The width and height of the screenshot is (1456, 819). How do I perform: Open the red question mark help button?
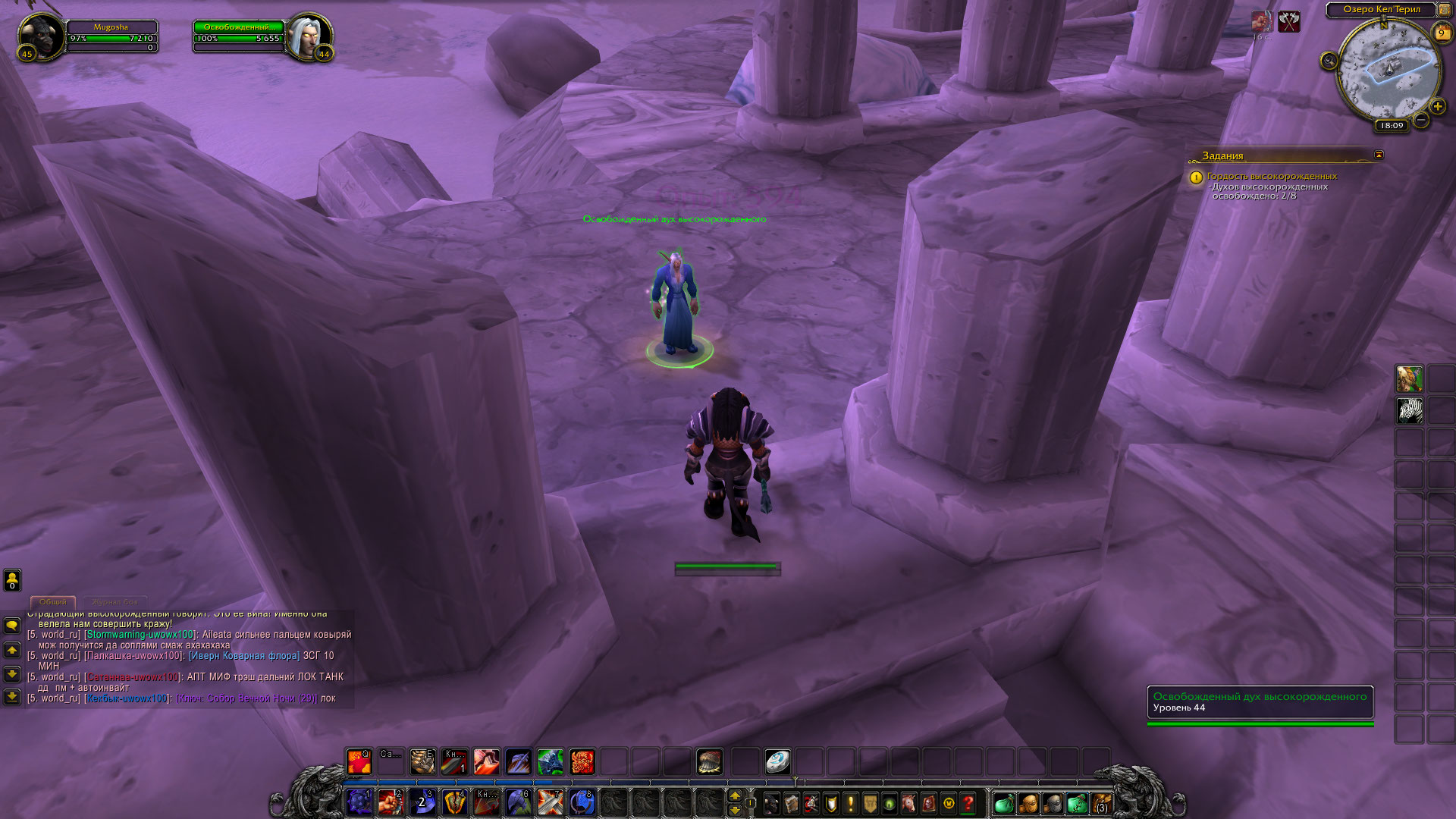(968, 802)
